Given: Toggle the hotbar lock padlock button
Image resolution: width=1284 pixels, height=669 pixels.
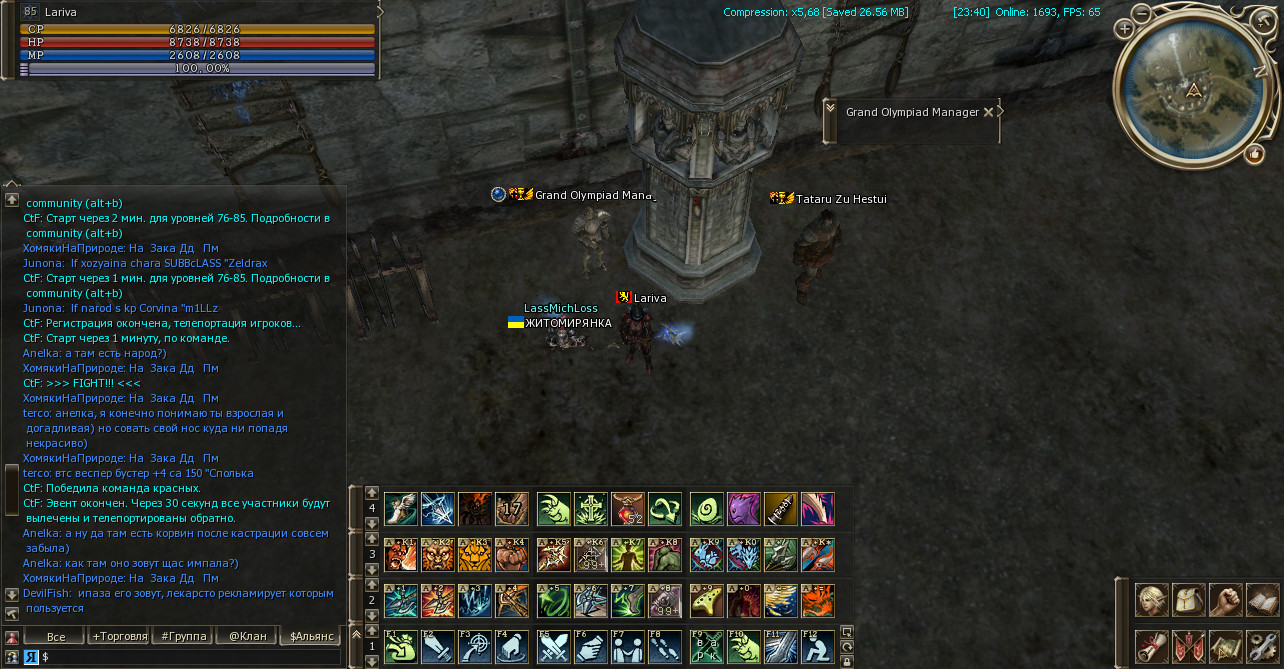Looking at the screenshot, I should (847, 661).
